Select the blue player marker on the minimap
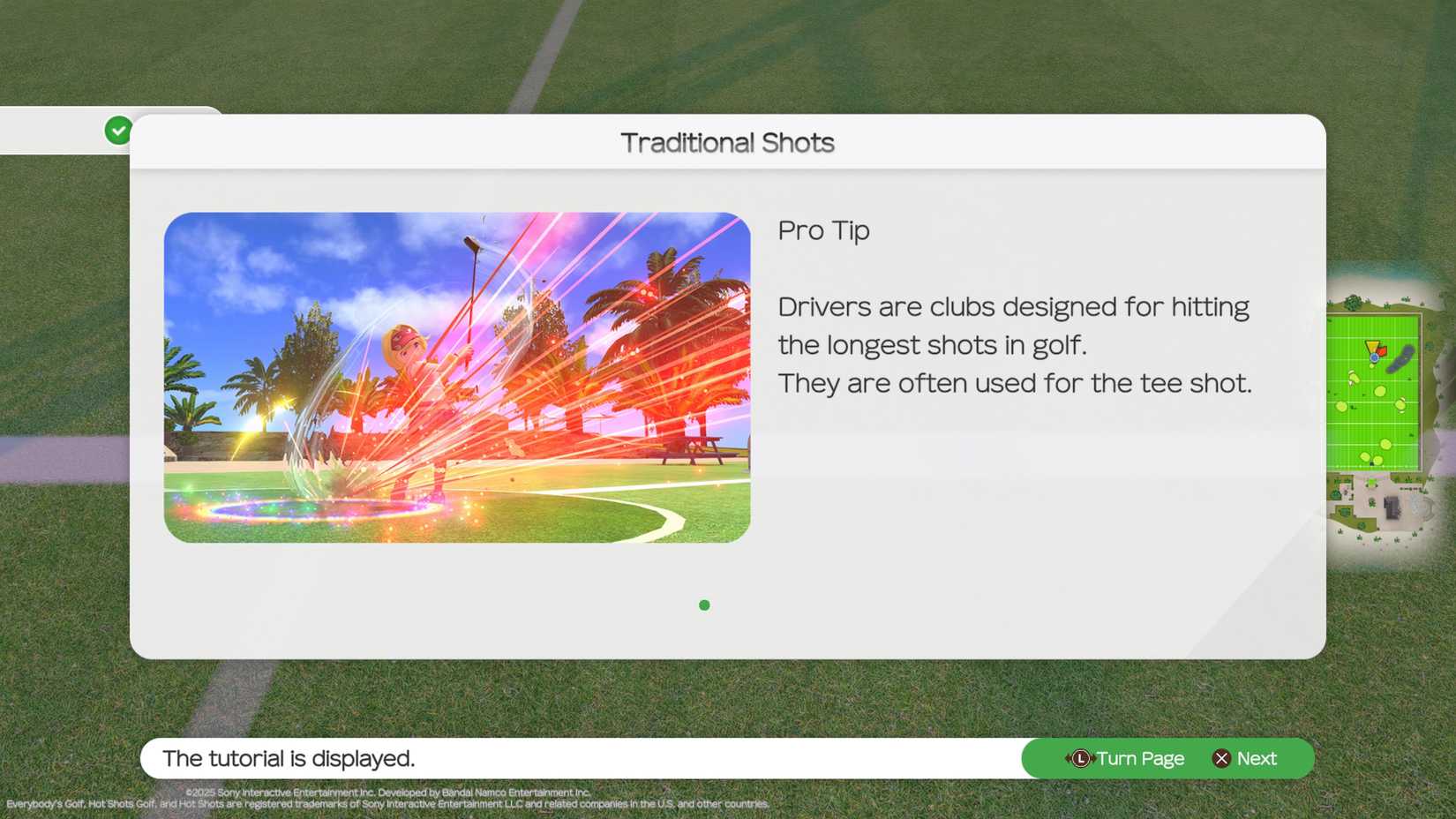Screen dimensions: 1456x819 click(x=1374, y=358)
